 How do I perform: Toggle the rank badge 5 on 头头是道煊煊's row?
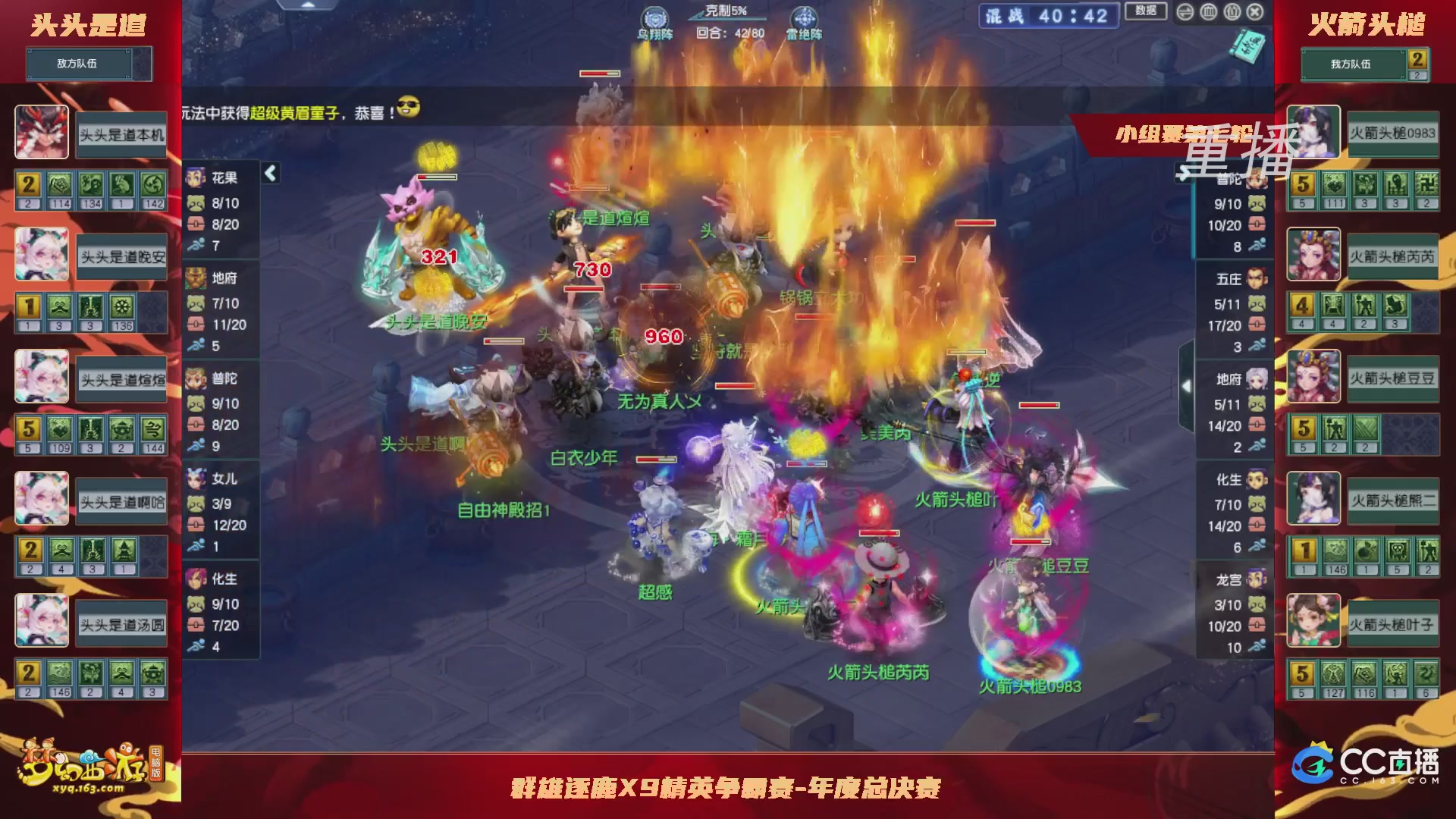tap(27, 428)
